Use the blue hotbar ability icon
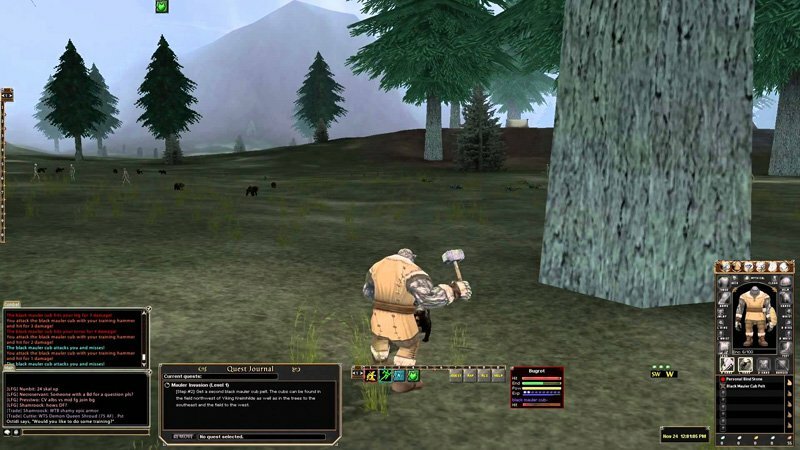The height and width of the screenshot is (450, 800). (x=398, y=375)
